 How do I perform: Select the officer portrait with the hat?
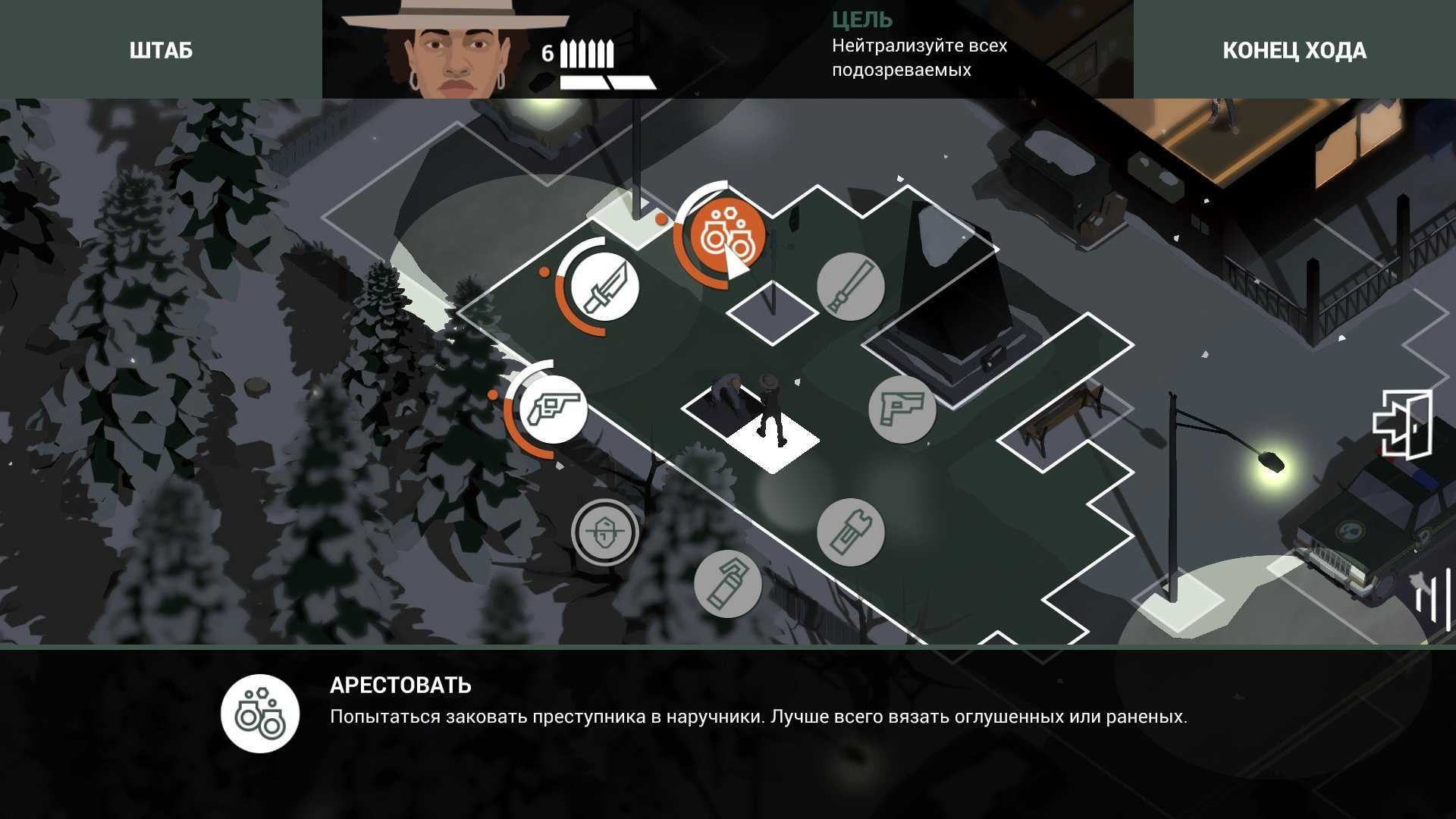click(454, 50)
